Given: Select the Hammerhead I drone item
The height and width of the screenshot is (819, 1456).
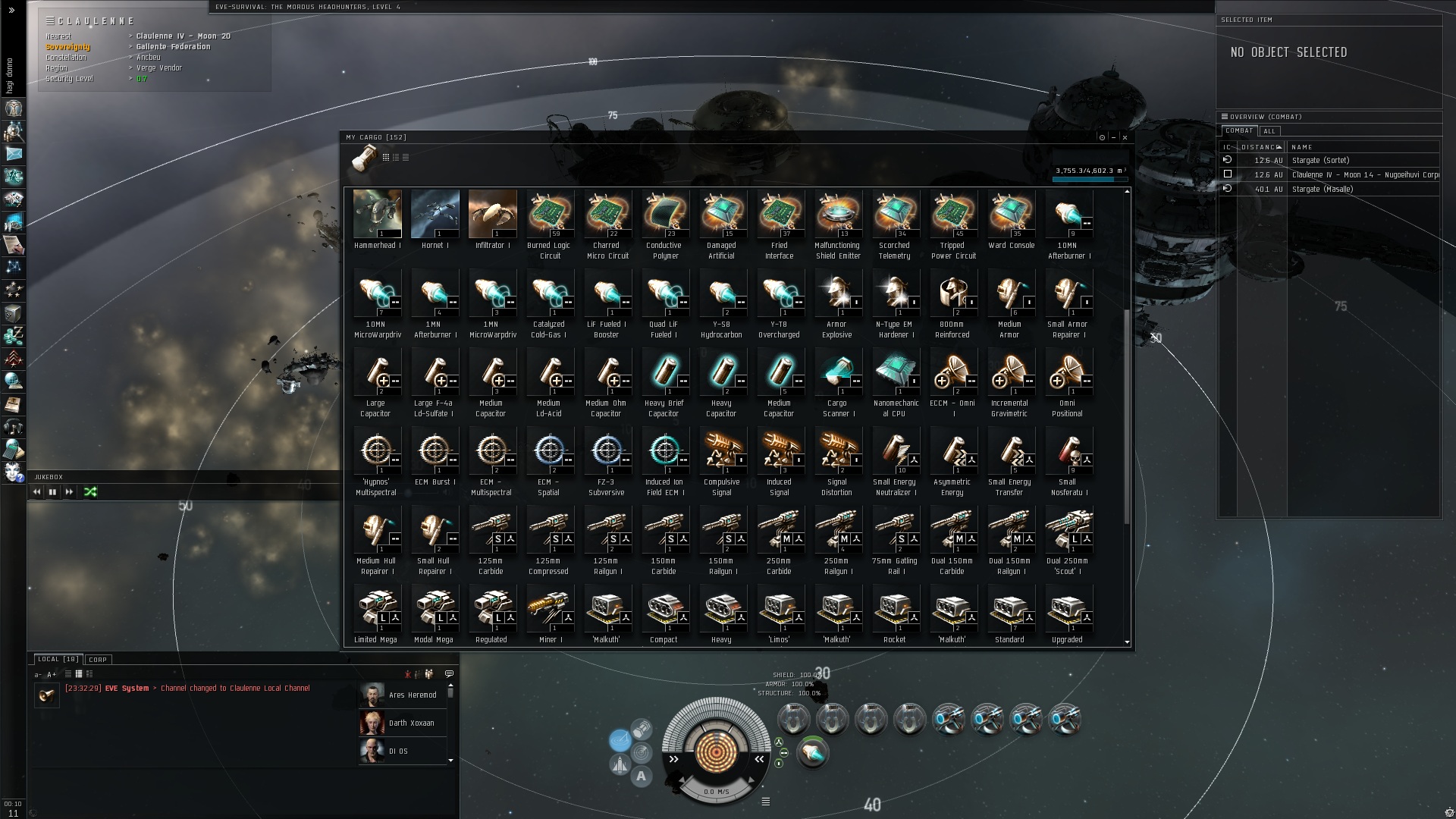Looking at the screenshot, I should click(377, 215).
